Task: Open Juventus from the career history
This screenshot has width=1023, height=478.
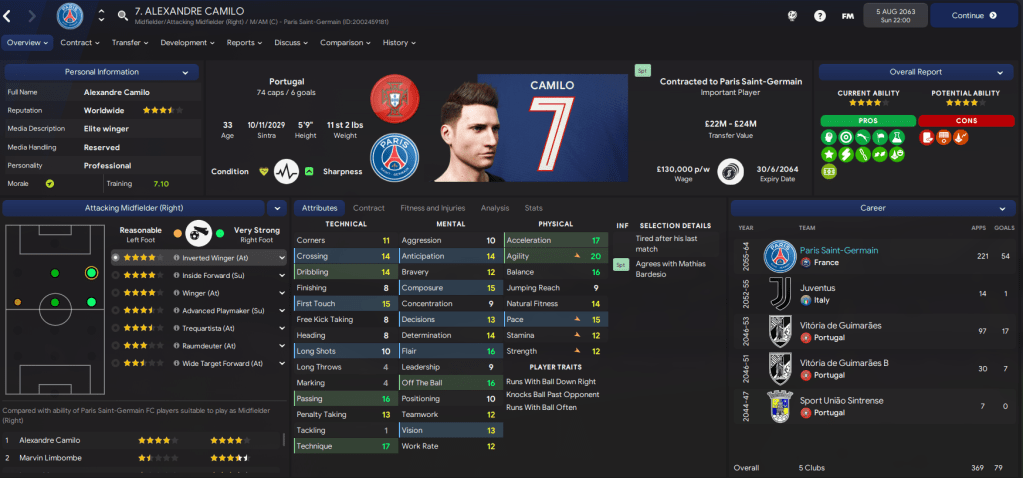Action: coord(818,287)
